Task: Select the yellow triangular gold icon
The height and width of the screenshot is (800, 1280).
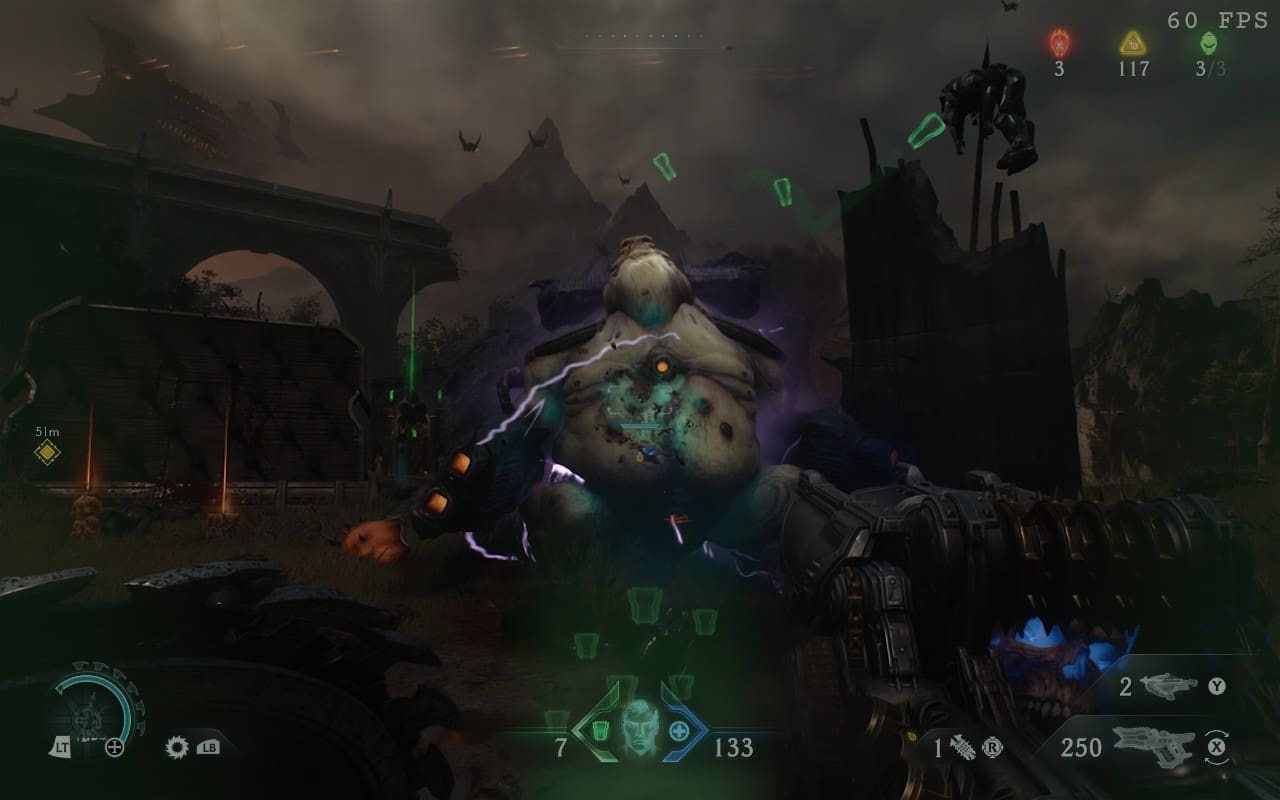Action: (1132, 43)
